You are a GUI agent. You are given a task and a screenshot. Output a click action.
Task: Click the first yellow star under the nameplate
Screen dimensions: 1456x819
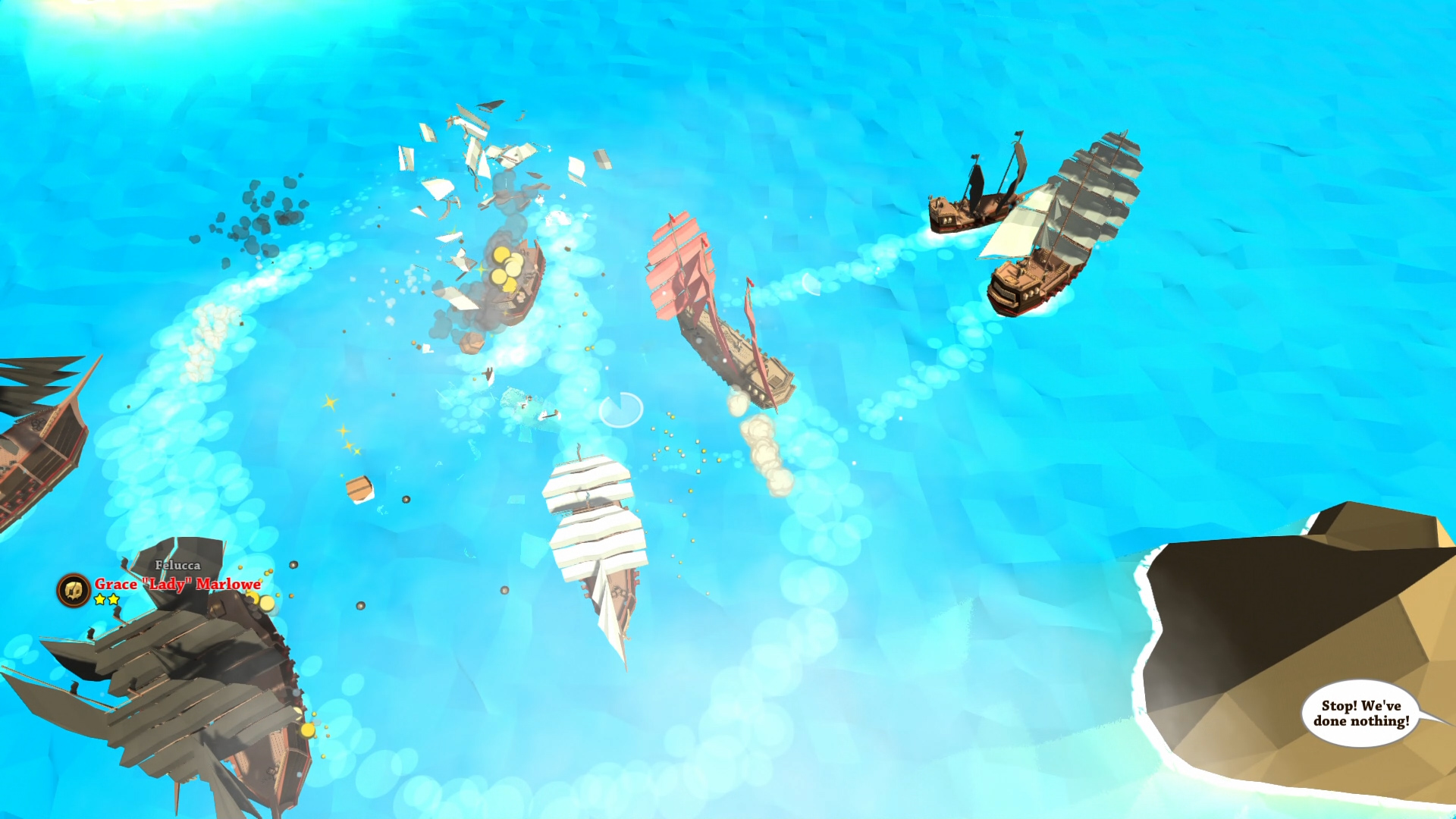[x=99, y=598]
